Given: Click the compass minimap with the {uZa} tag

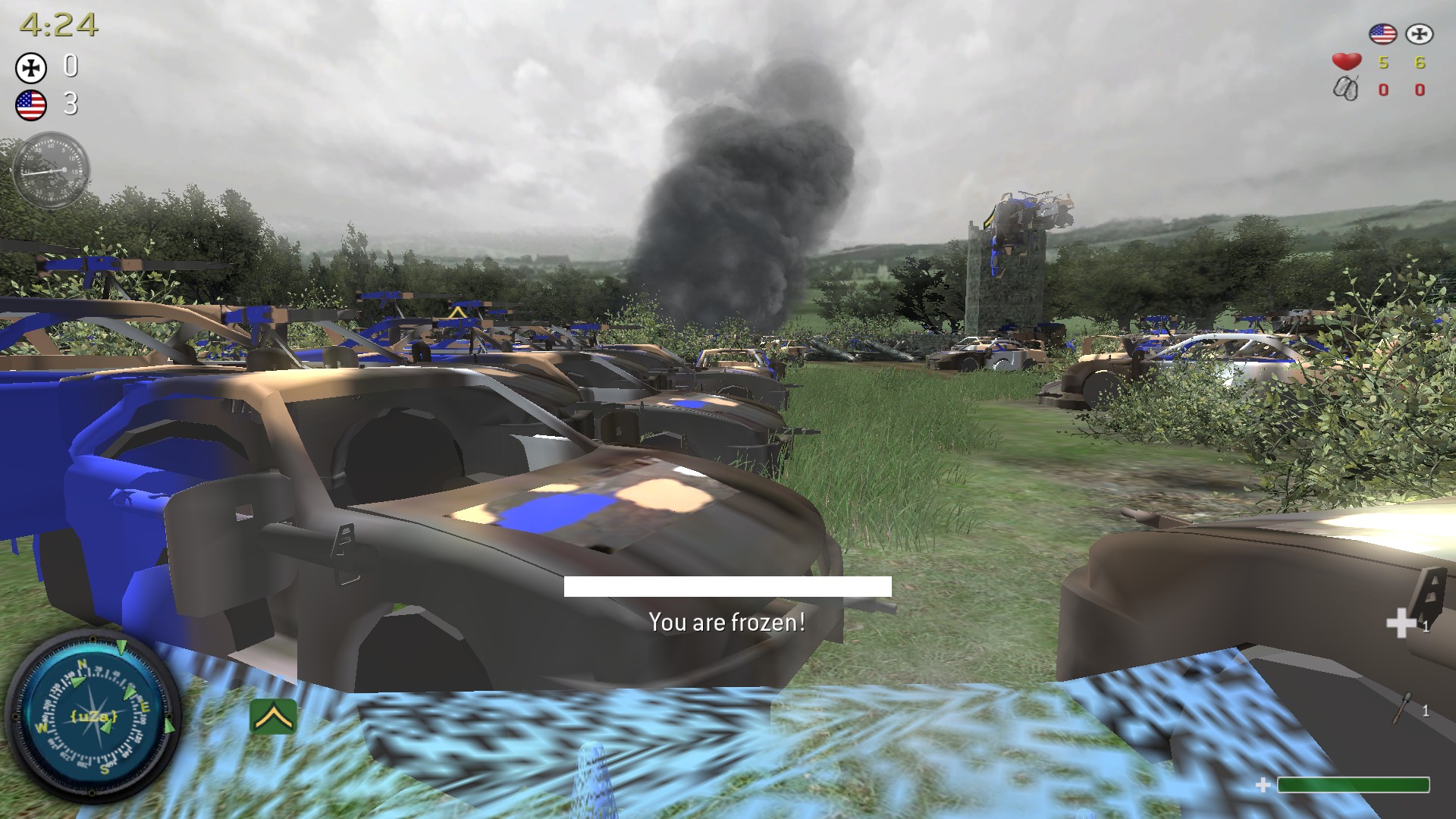Looking at the screenshot, I should [93, 717].
